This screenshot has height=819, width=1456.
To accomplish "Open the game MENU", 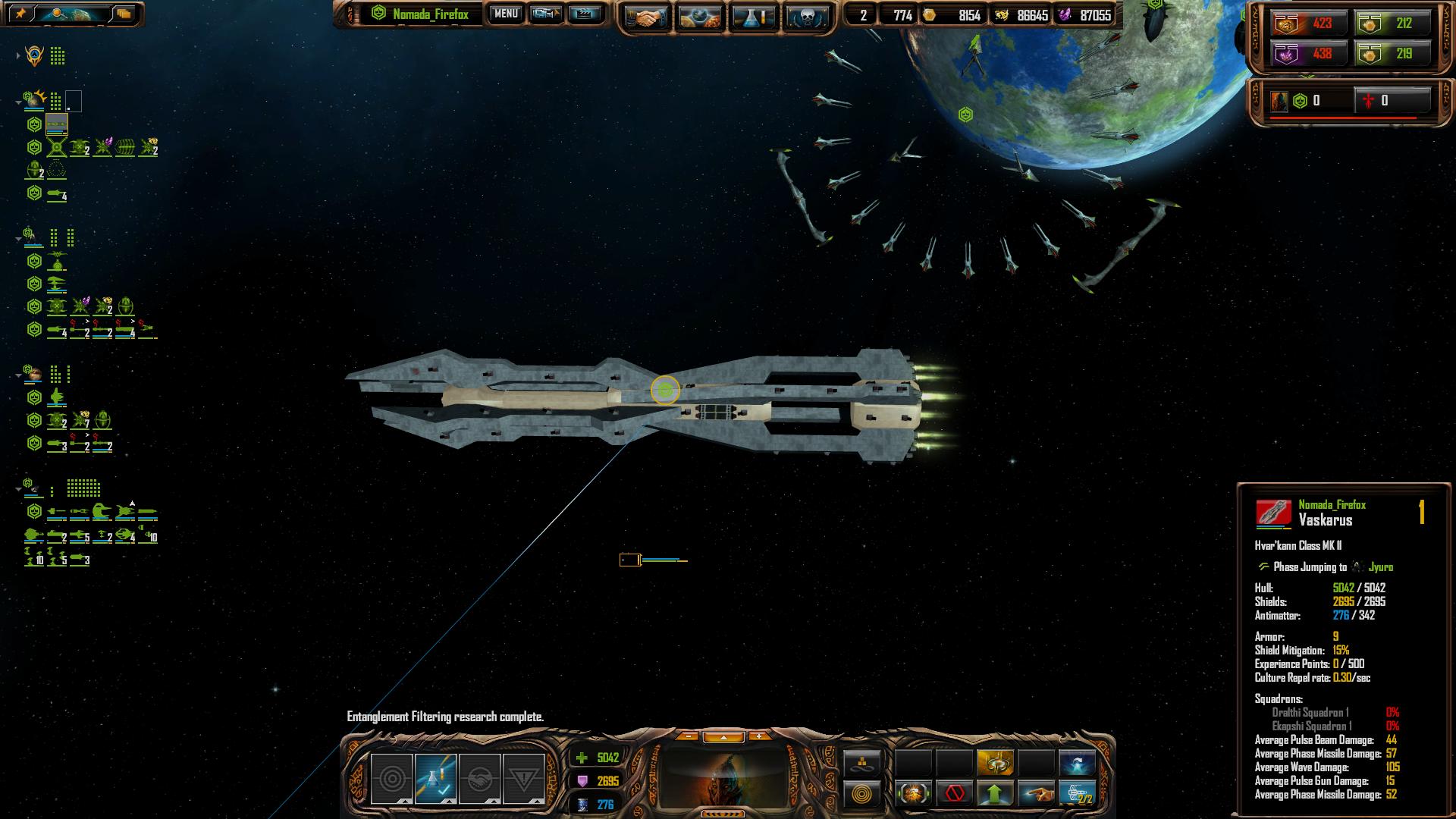I will (x=506, y=14).
